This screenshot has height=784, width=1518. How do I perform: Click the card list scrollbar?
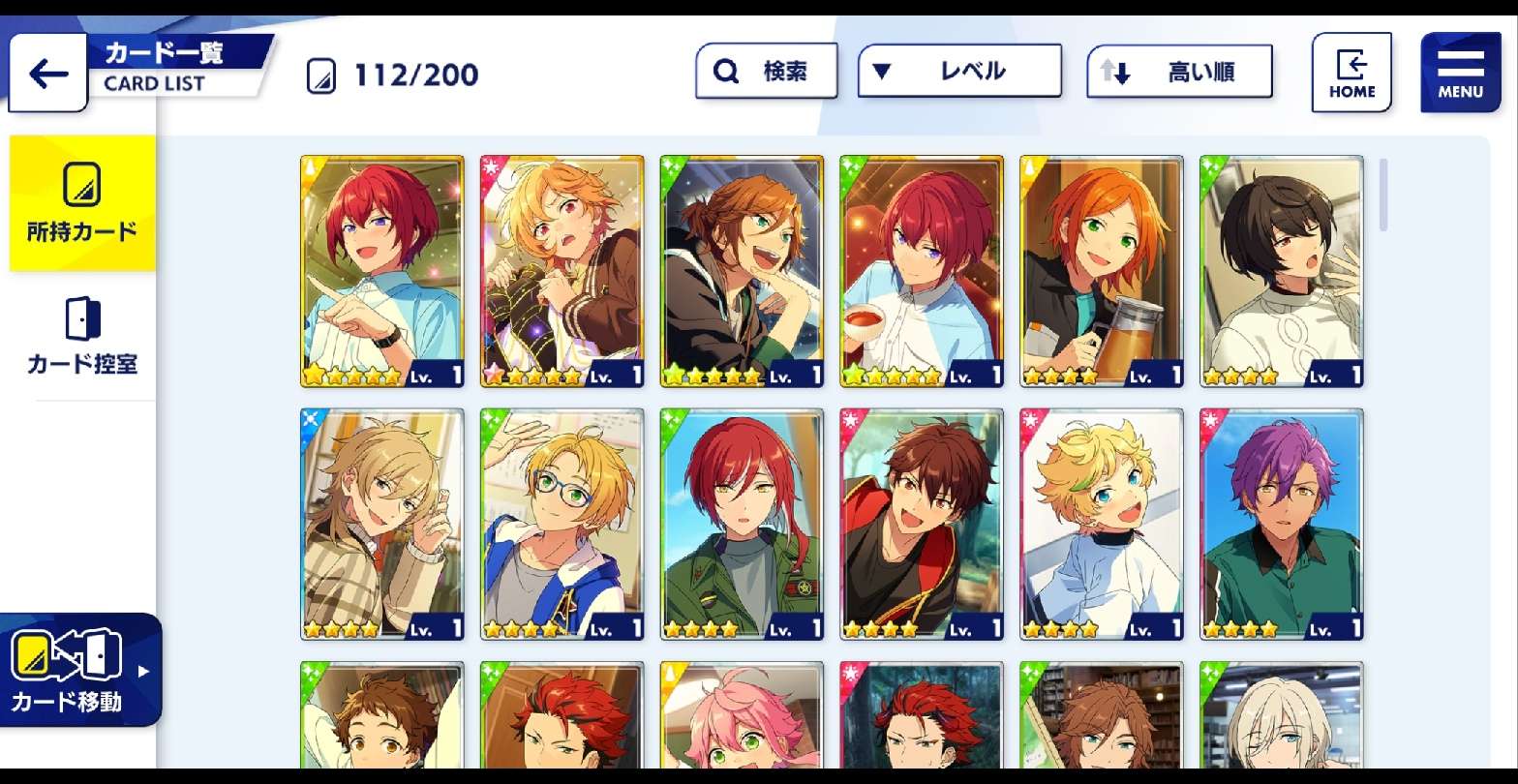pyautogui.click(x=1383, y=196)
